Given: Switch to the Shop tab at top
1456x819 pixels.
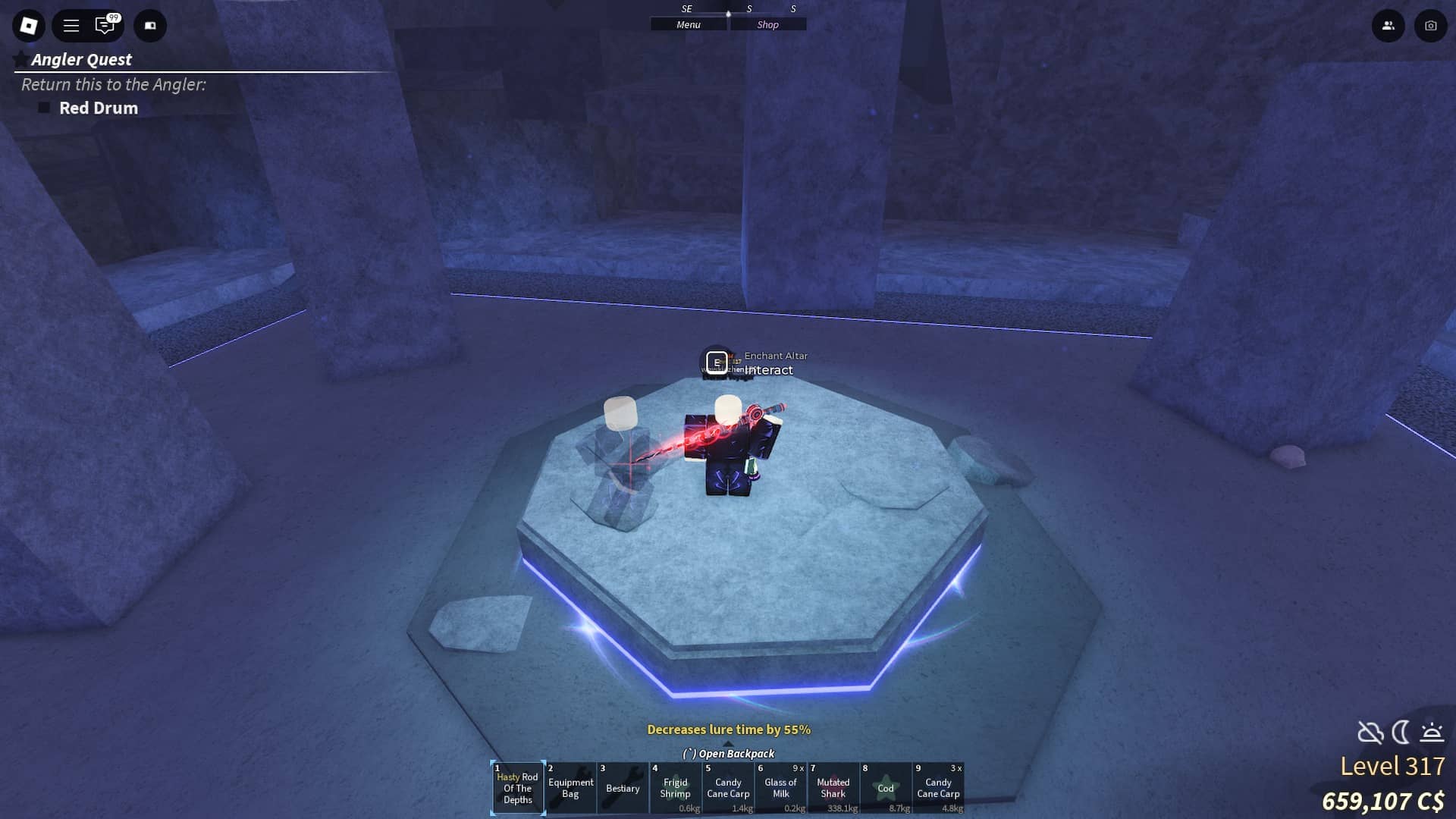Looking at the screenshot, I should [x=768, y=24].
